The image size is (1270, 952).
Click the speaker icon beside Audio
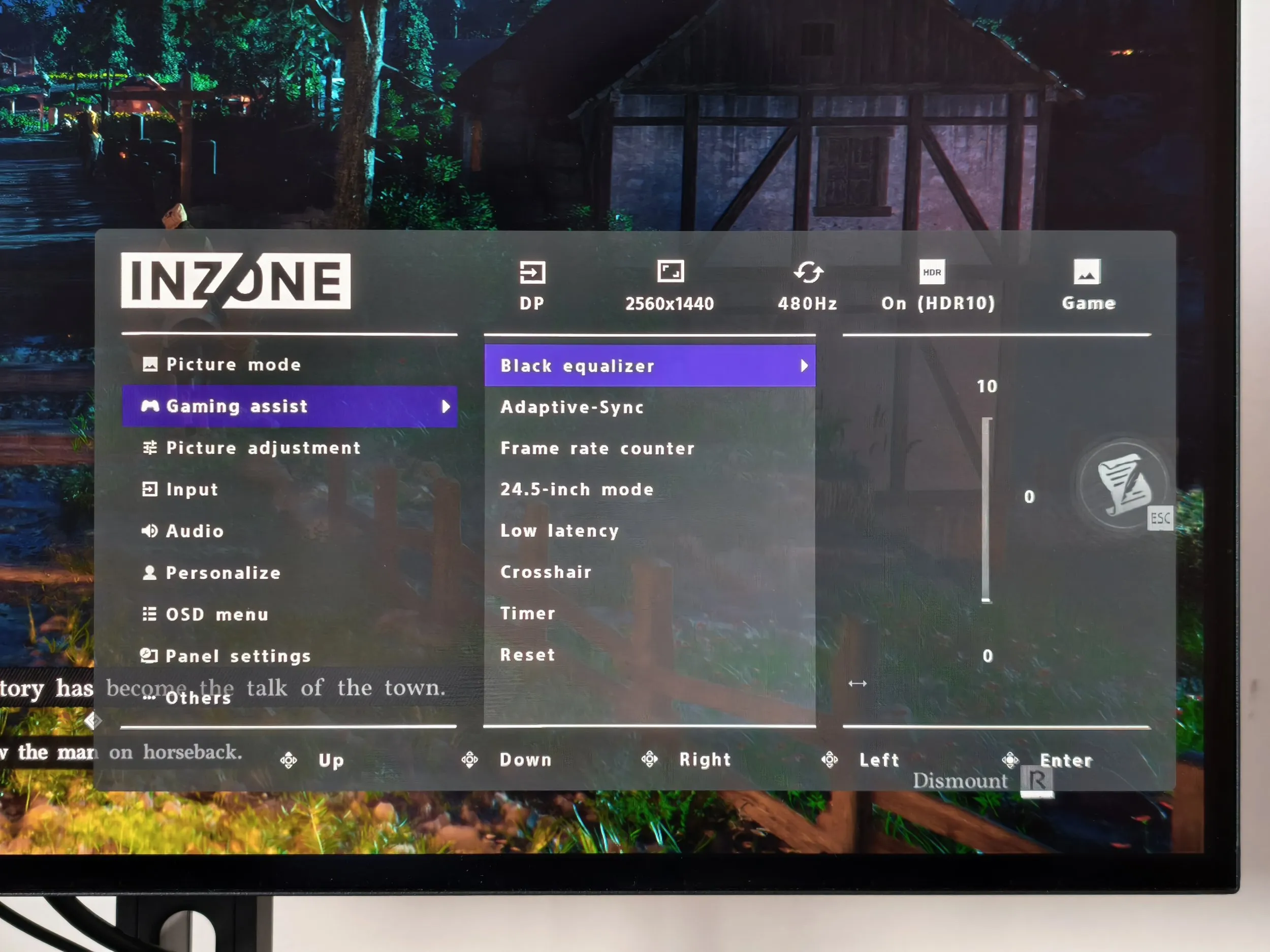(x=149, y=531)
